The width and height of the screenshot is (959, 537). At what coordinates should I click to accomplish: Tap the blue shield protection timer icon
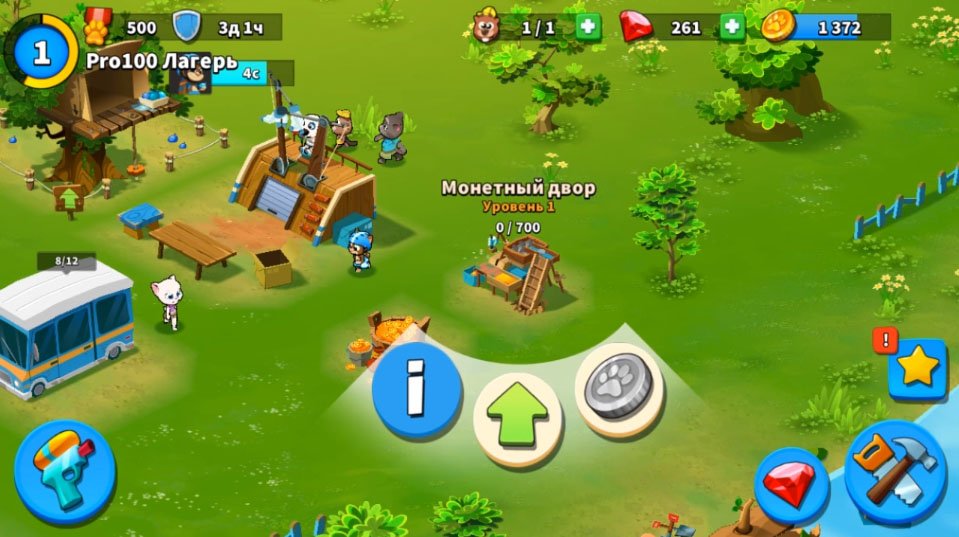pos(186,27)
